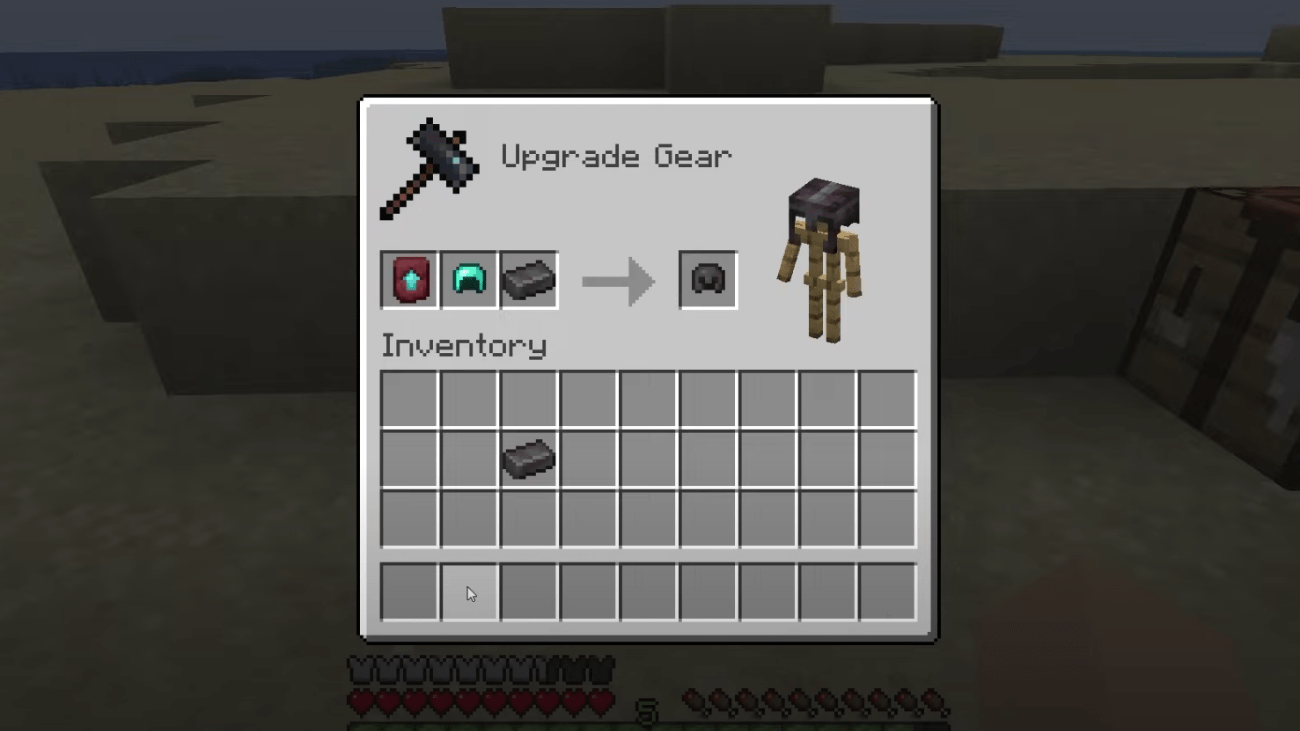Pick up the diamond helmet from the upgrade slot
The width and height of the screenshot is (1300, 731).
[x=468, y=279]
